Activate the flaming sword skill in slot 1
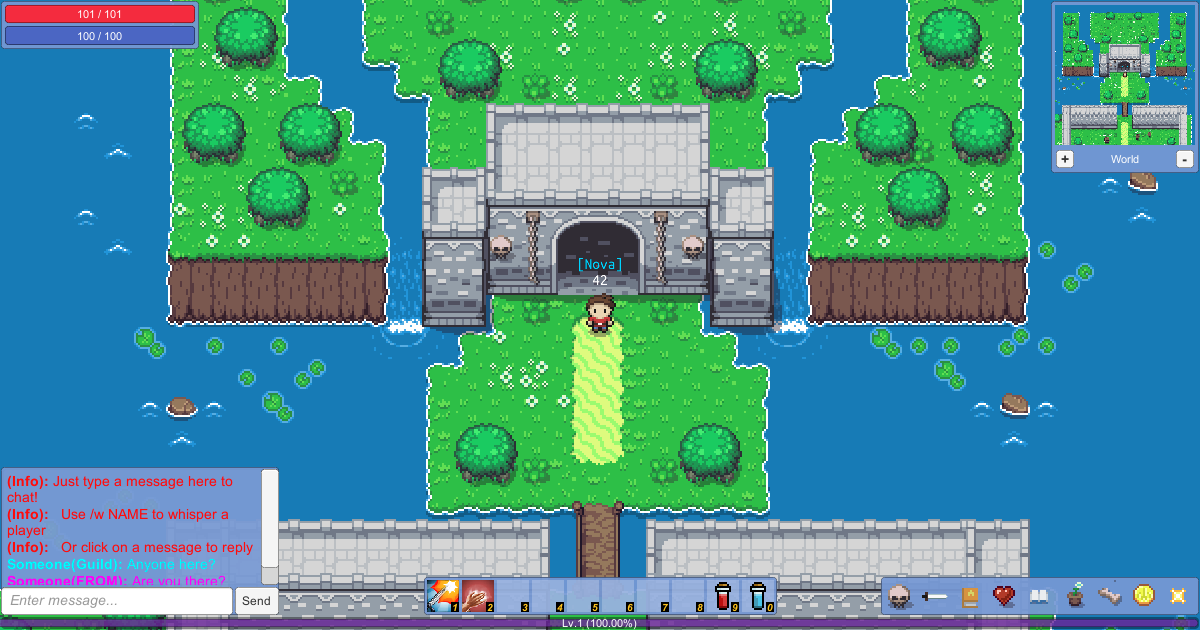 442,596
